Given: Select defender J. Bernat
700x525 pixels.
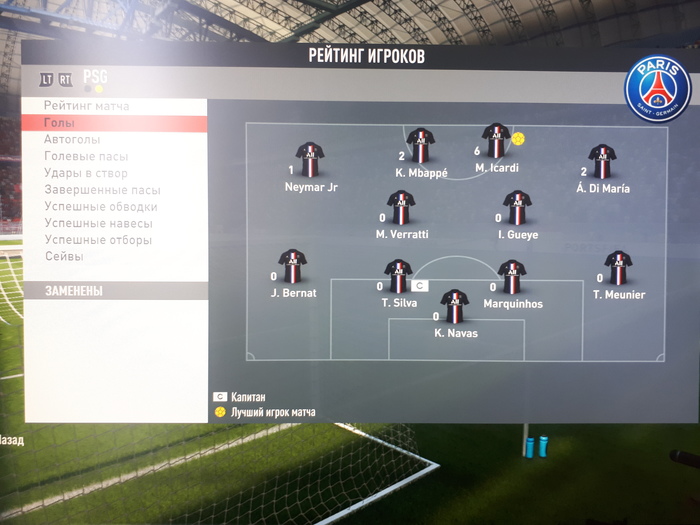Looking at the screenshot, I should click(x=293, y=267).
